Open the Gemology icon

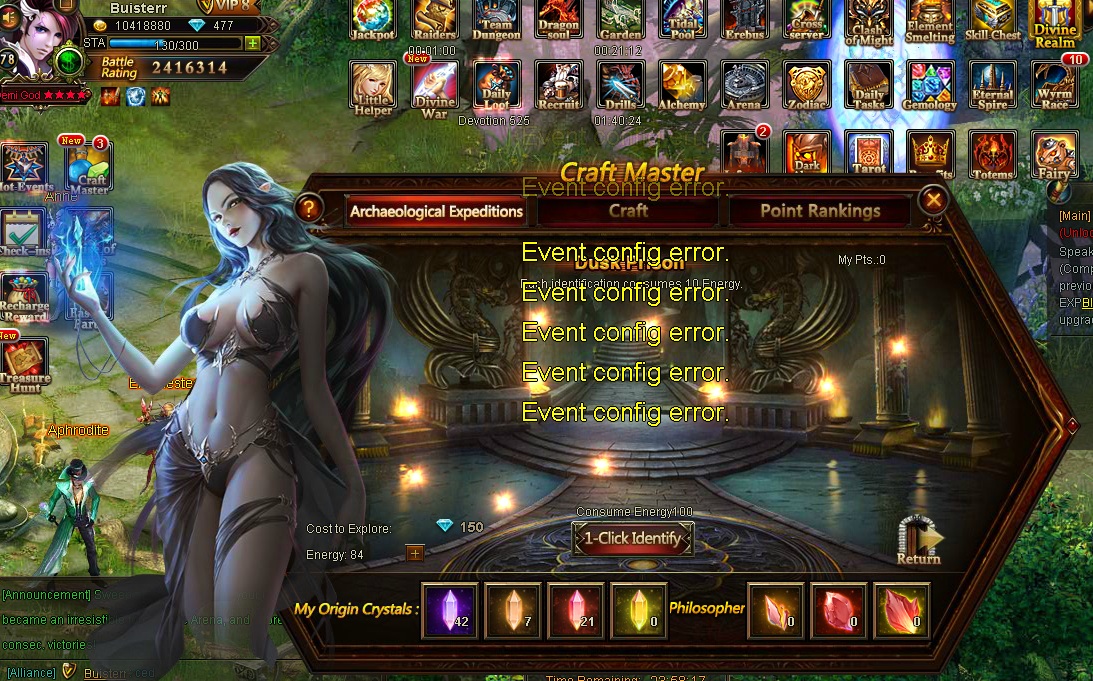point(930,86)
